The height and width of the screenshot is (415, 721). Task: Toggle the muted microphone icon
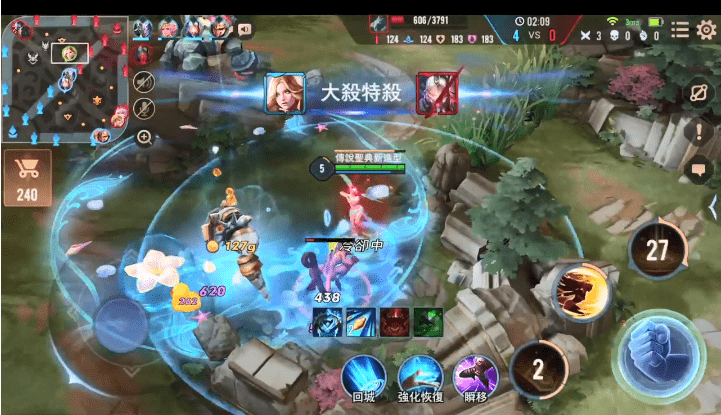(144, 108)
